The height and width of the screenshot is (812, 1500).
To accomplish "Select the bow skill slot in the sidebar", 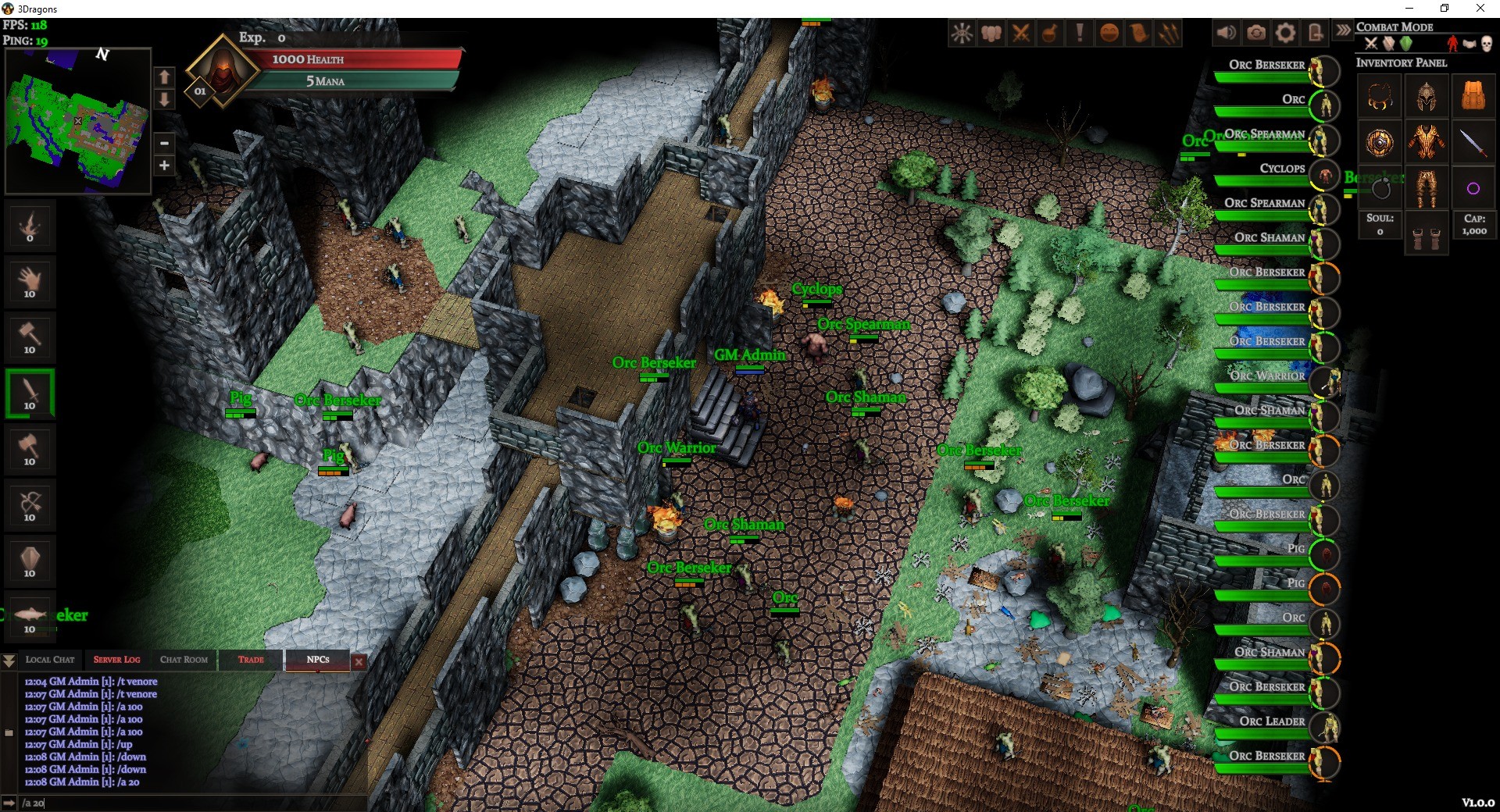I will coord(30,506).
